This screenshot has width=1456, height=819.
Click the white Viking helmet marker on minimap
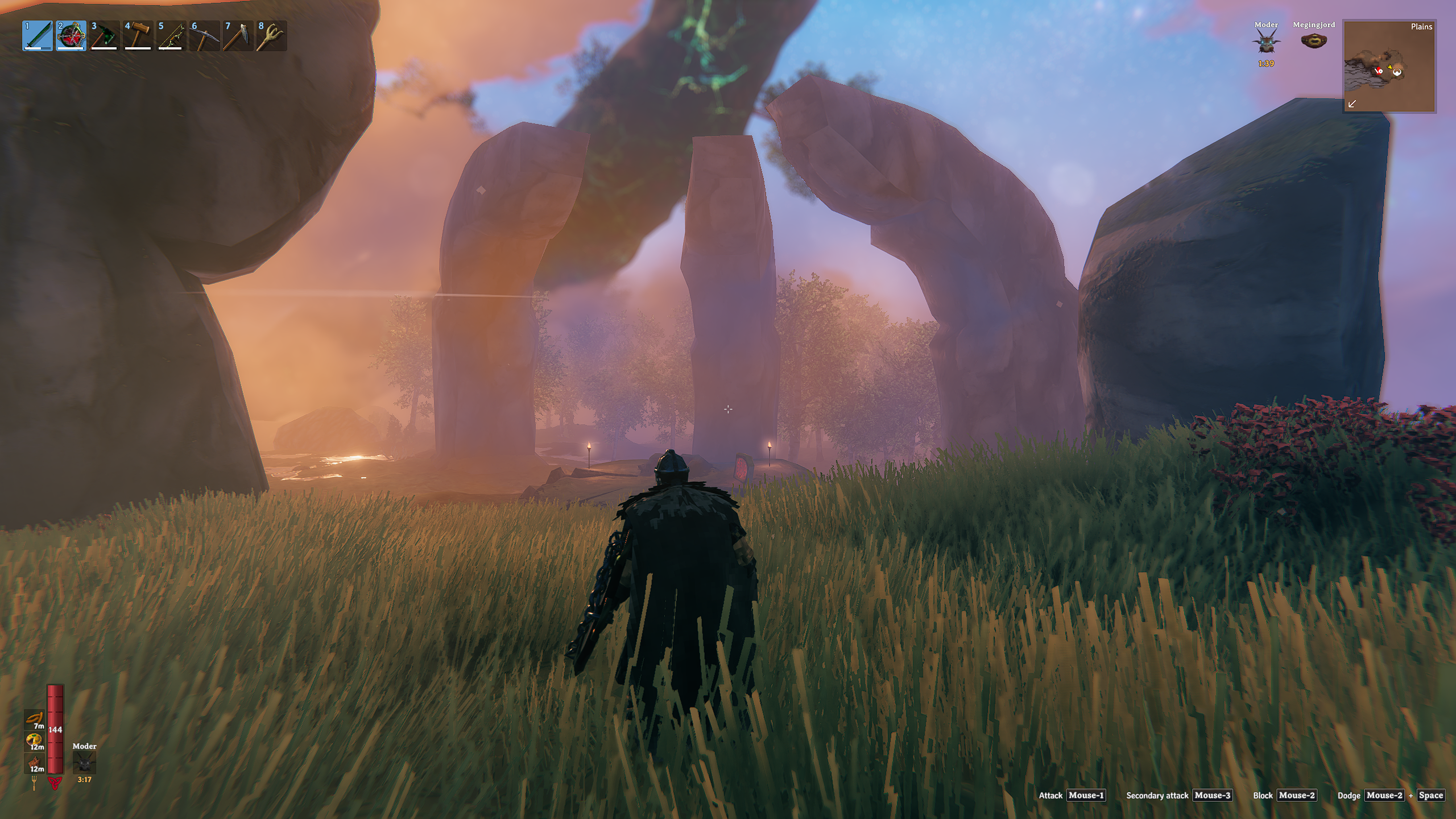tap(1397, 72)
